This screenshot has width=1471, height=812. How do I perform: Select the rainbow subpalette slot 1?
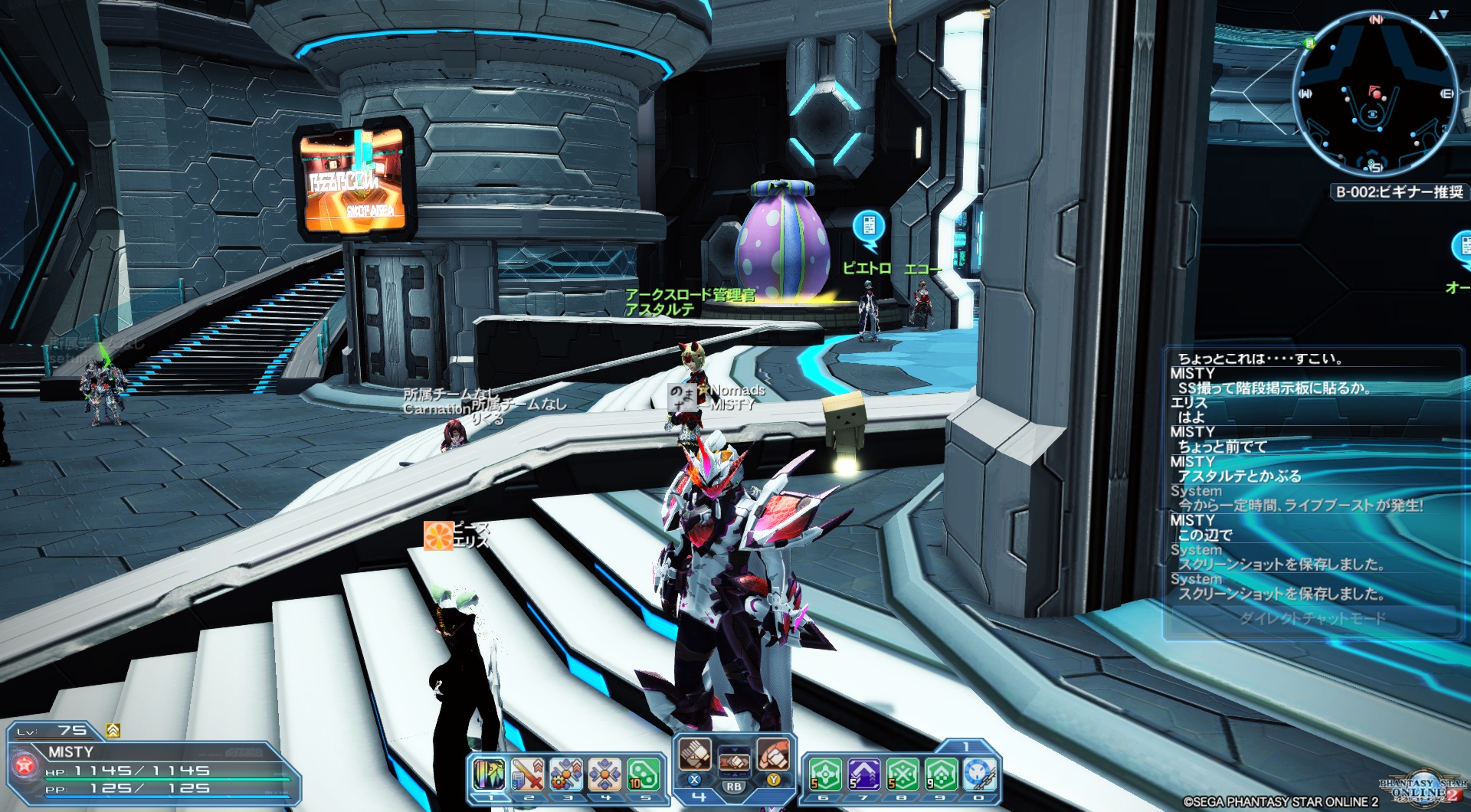[489, 774]
